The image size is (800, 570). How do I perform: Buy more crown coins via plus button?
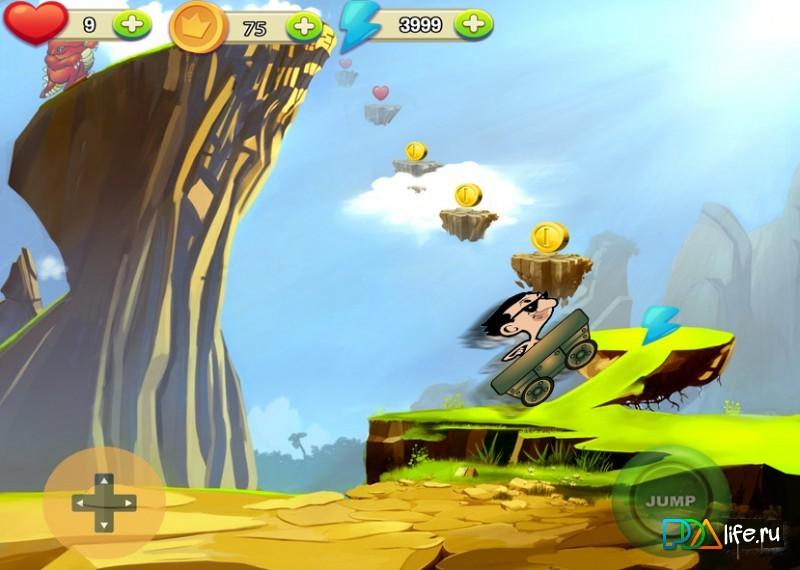click(x=303, y=27)
